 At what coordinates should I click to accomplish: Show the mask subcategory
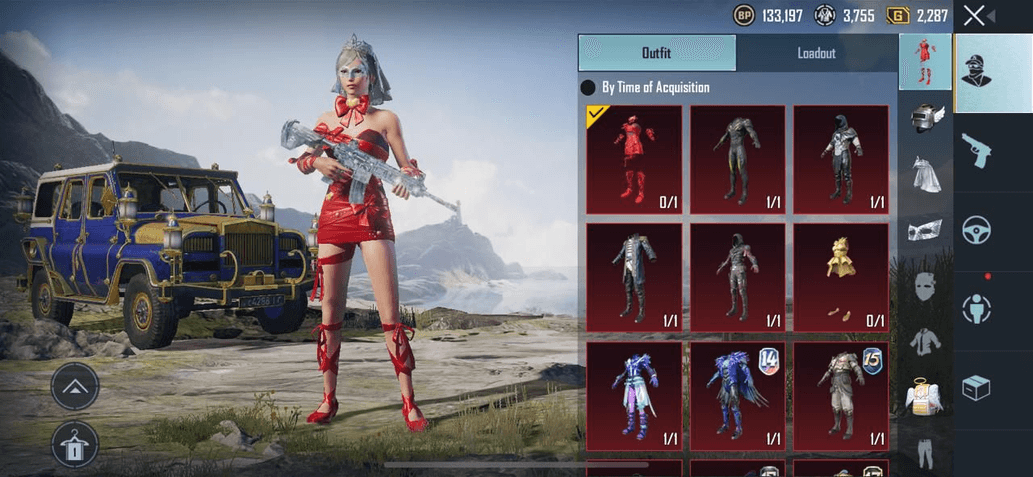pyautogui.click(x=925, y=231)
